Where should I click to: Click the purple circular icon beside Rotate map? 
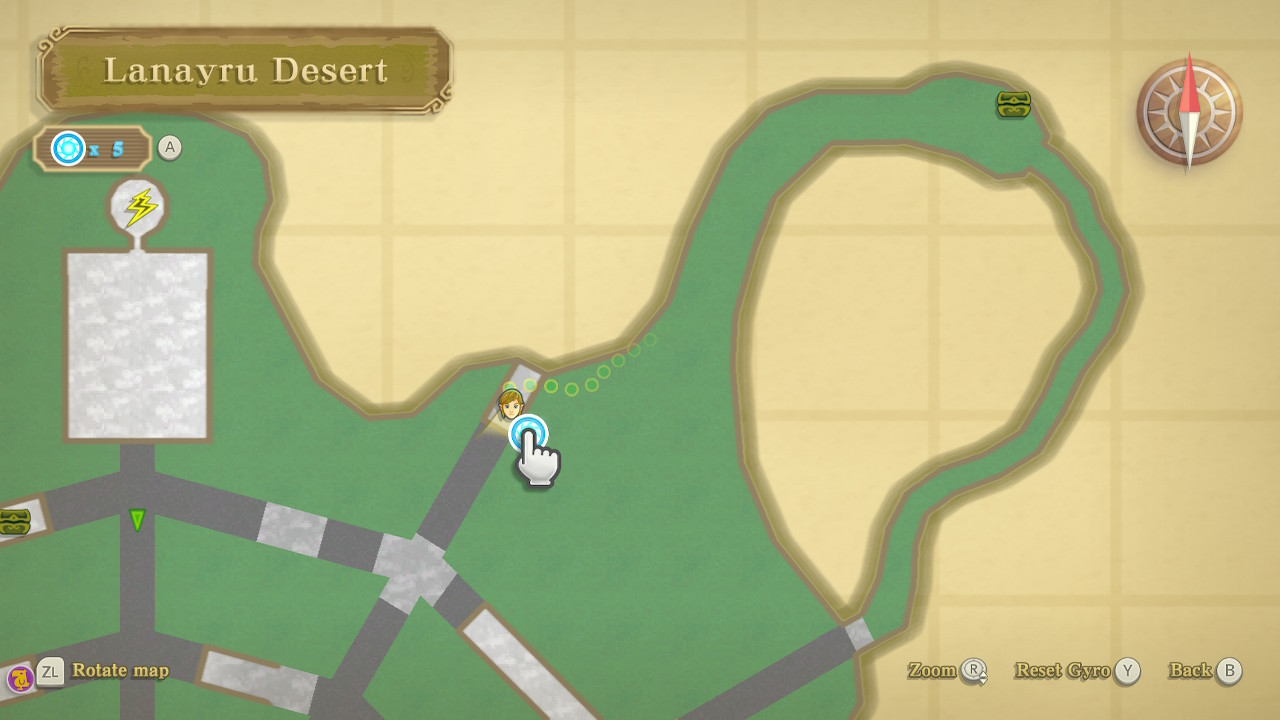point(20,679)
